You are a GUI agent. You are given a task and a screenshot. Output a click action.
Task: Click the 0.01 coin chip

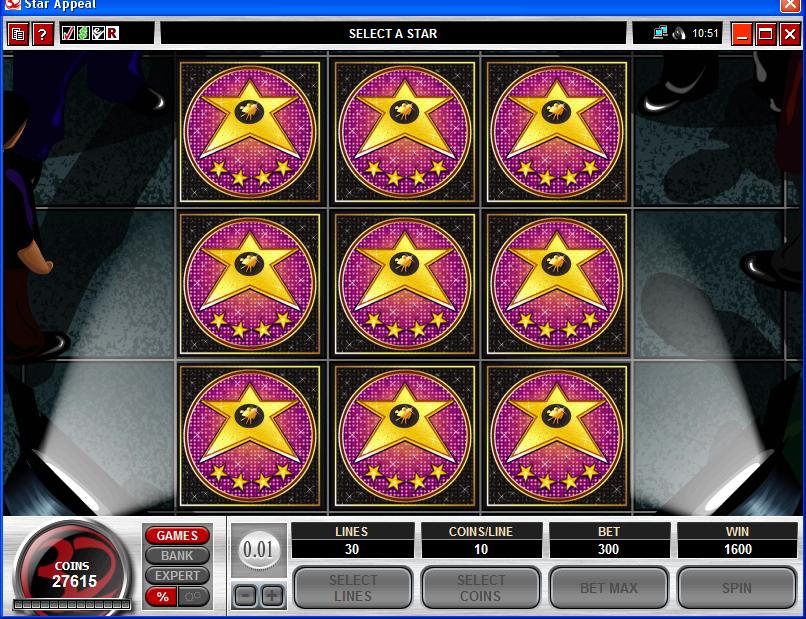(258, 549)
